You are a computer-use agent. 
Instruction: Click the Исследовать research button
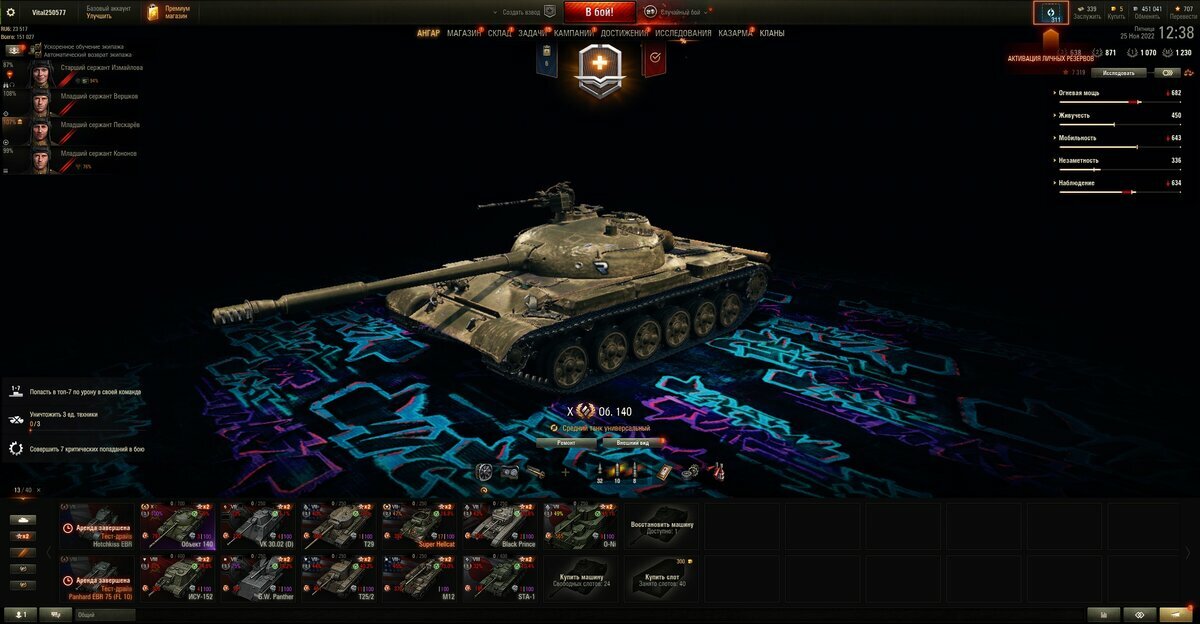coord(1118,72)
